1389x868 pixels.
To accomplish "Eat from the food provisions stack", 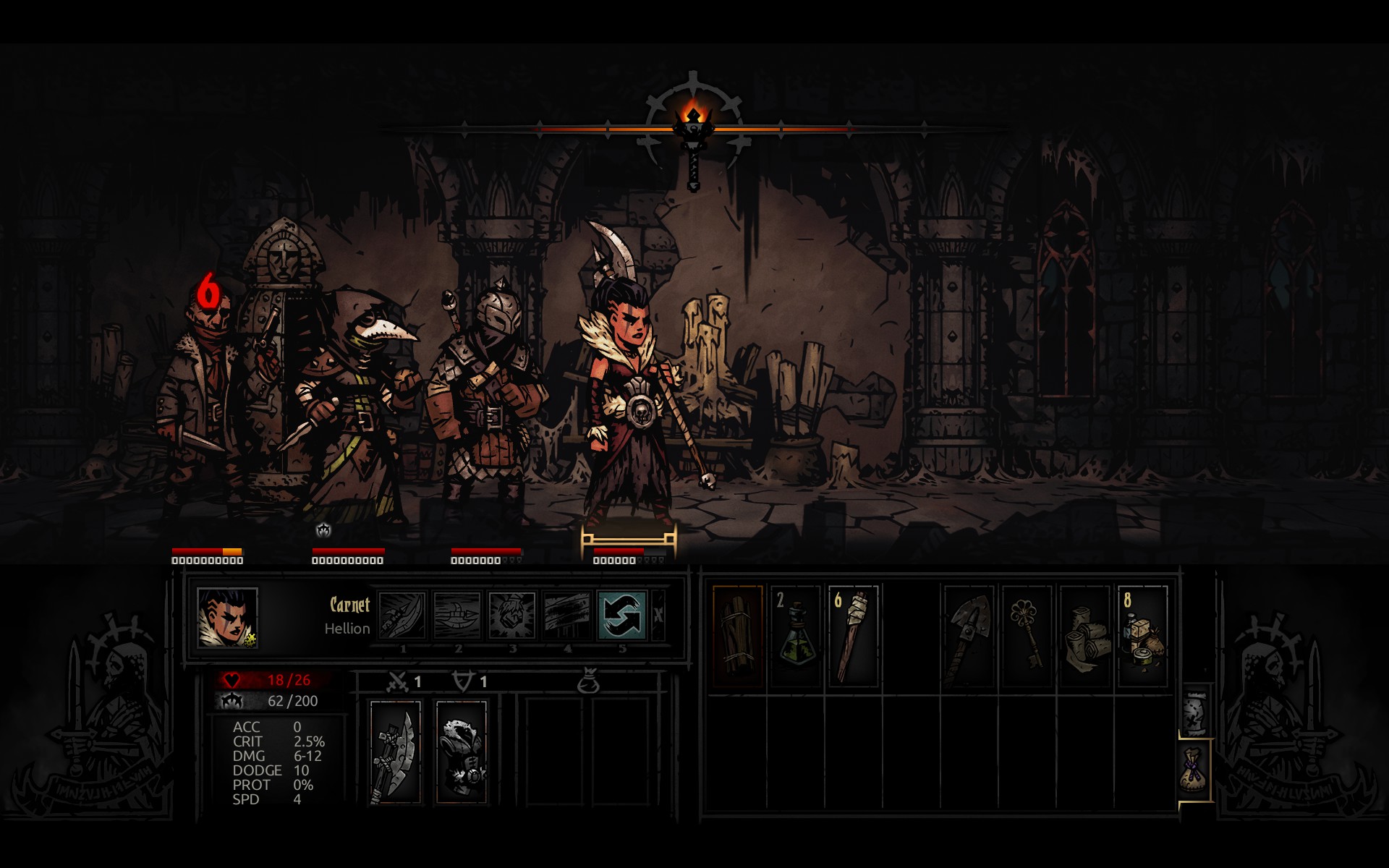I will point(1143,636).
